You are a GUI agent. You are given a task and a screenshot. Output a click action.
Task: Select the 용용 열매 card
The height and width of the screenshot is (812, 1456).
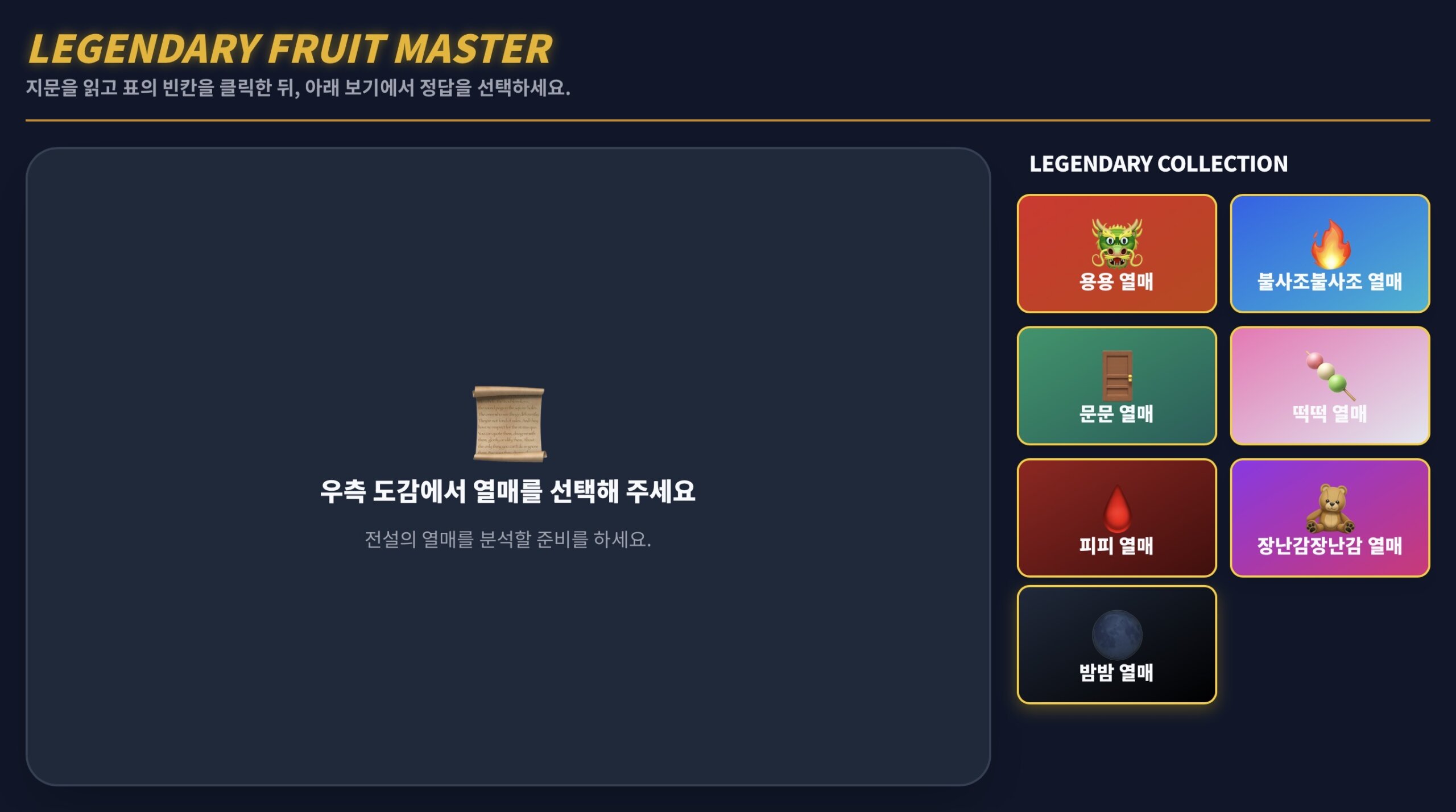(1116, 254)
